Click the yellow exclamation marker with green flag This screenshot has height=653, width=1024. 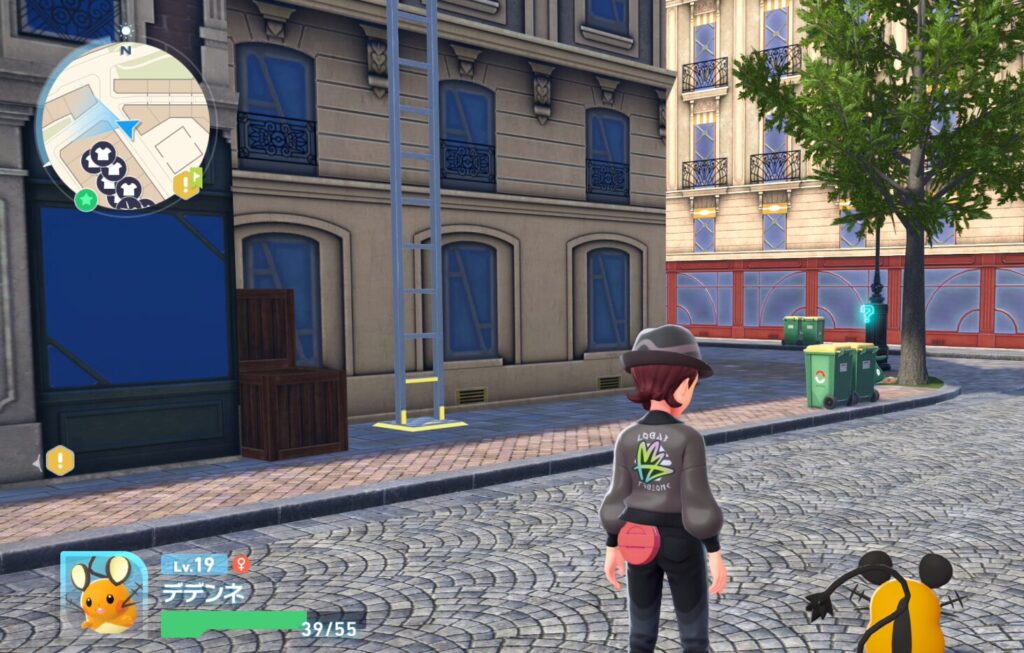click(x=187, y=183)
